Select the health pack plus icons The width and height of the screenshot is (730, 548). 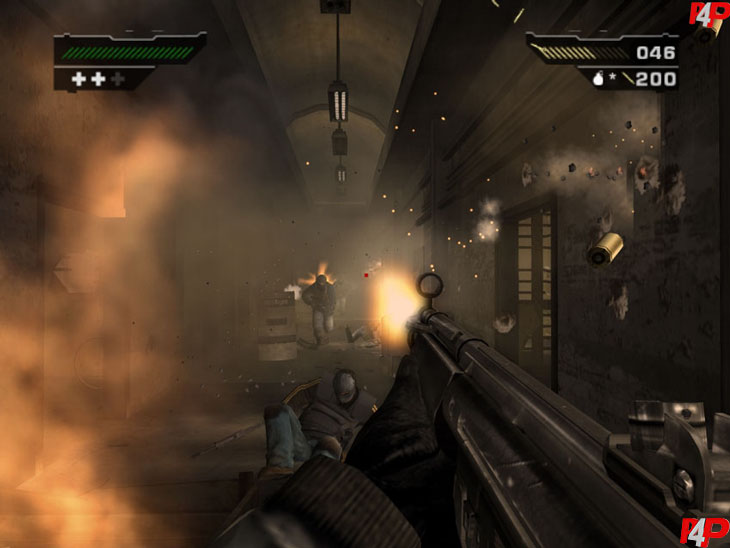point(98,78)
